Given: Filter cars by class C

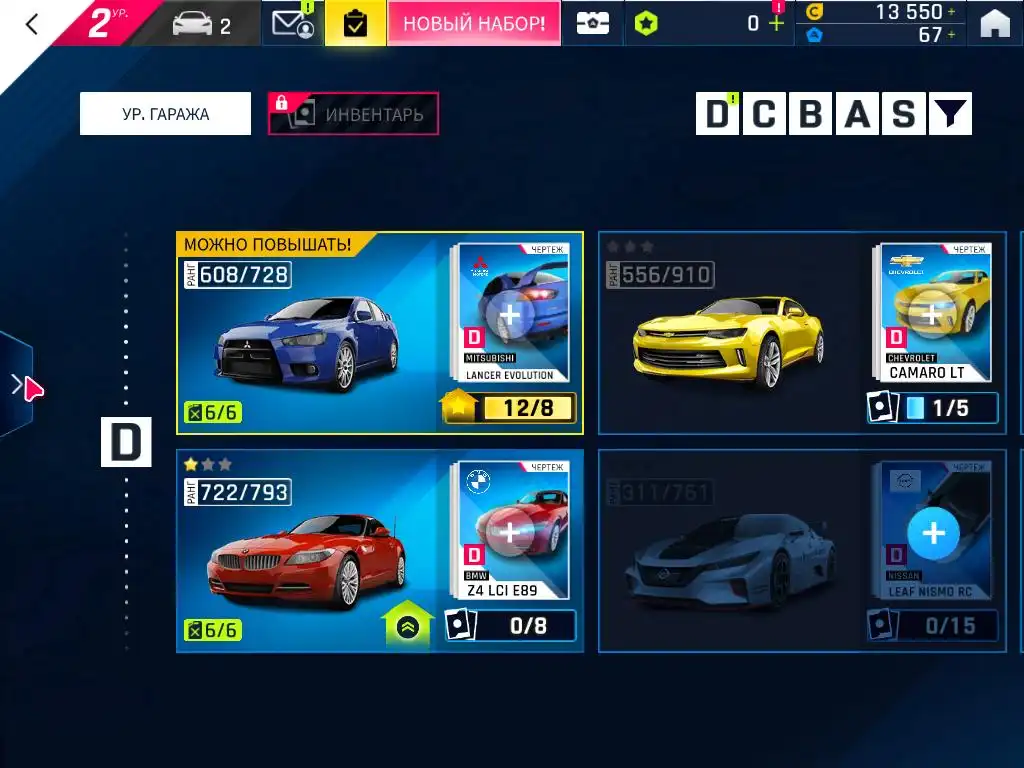Looking at the screenshot, I should (764, 115).
